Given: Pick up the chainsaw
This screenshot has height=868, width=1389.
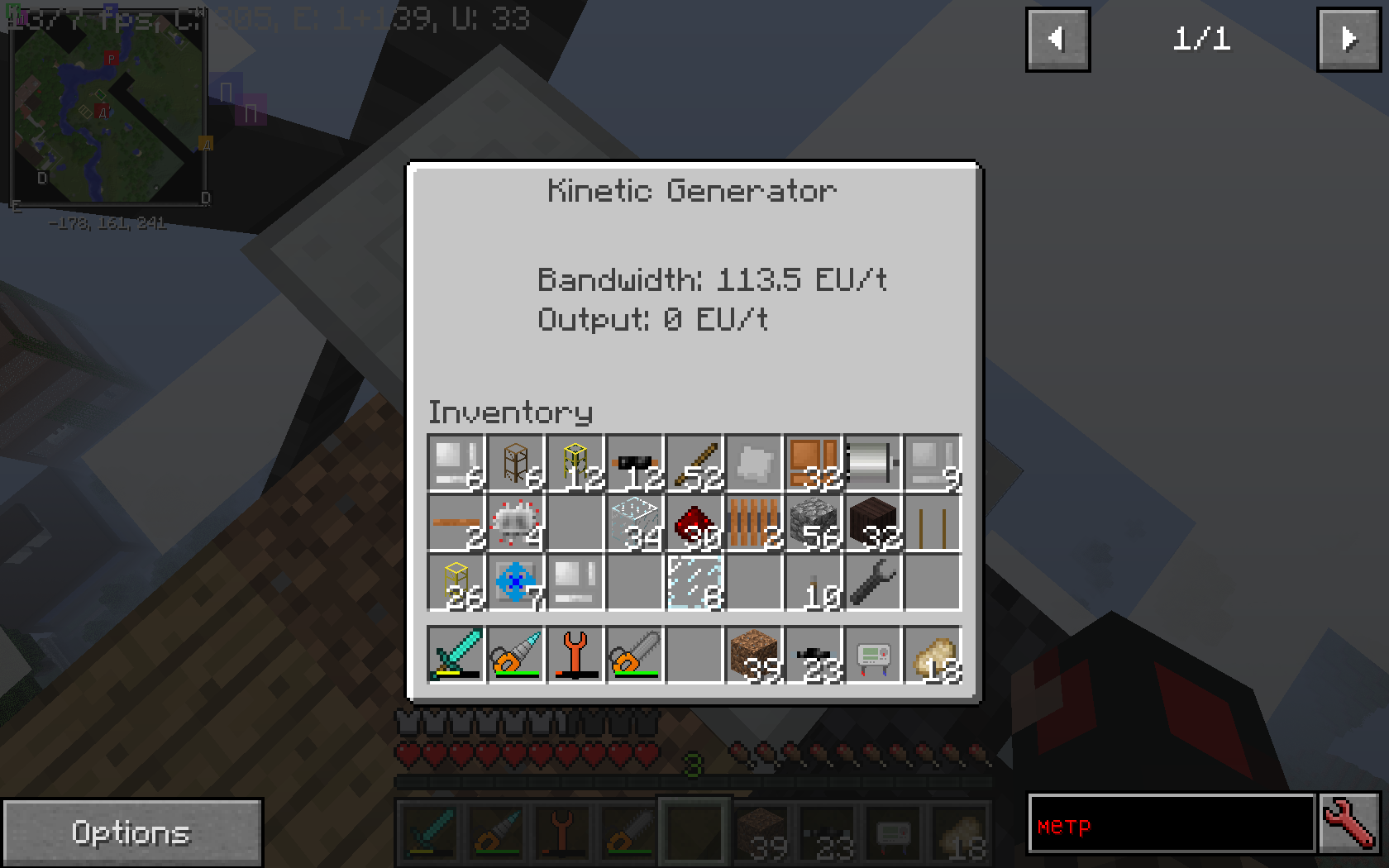Looking at the screenshot, I should (x=635, y=654).
